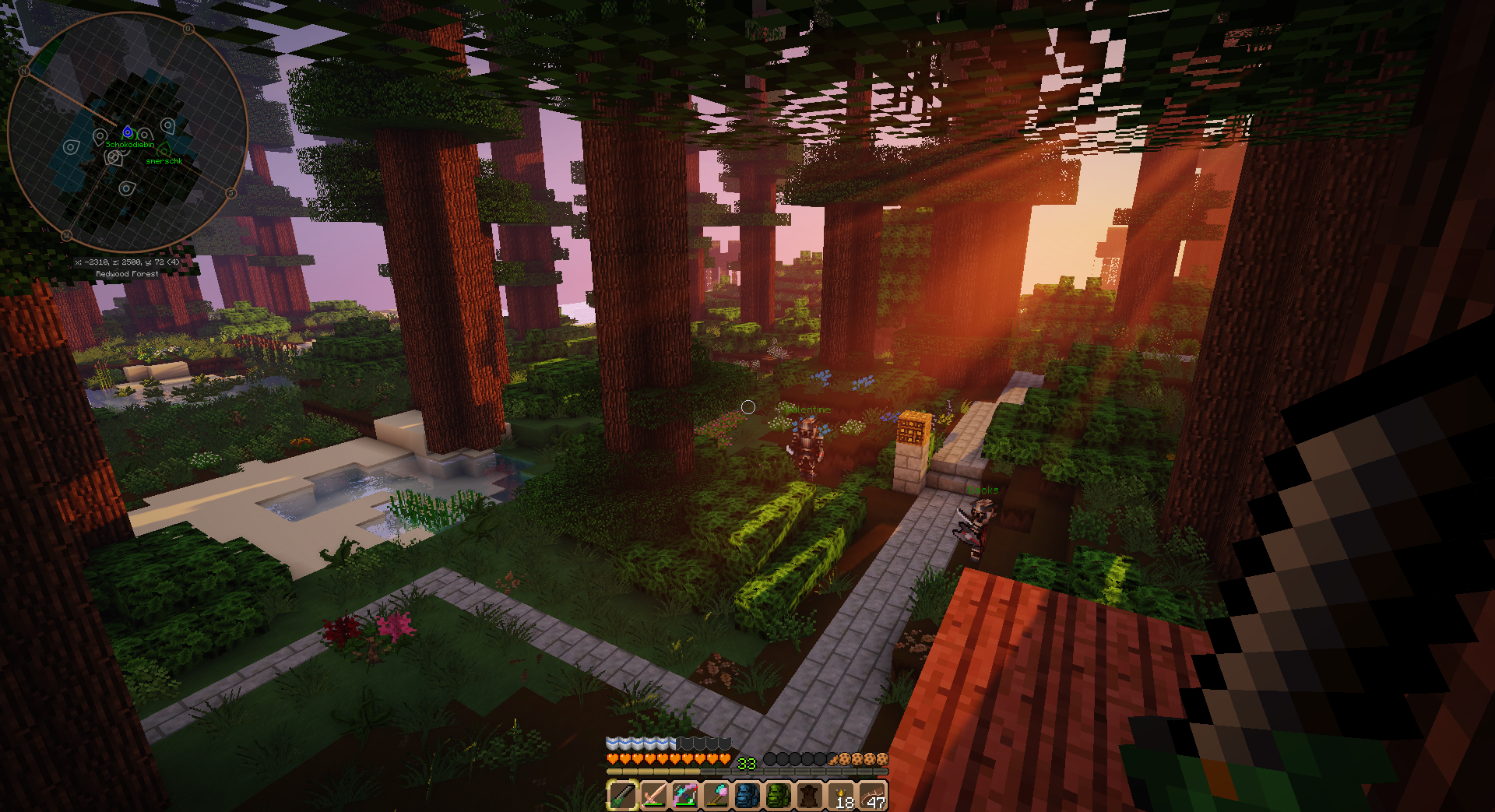Select the brown leather hide slot
1495x812 pixels.
(x=810, y=796)
